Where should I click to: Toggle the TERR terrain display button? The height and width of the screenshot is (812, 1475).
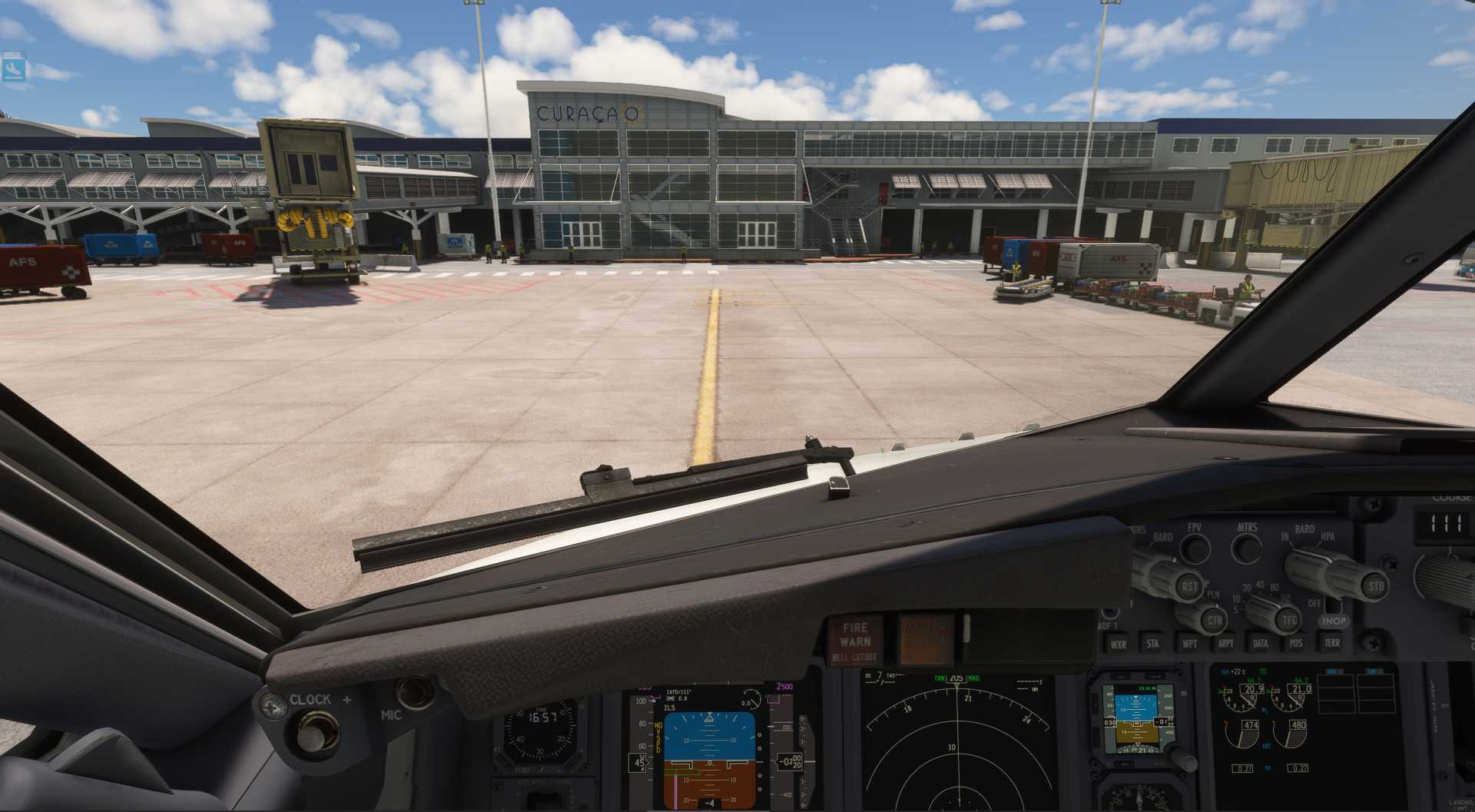coord(1331,643)
